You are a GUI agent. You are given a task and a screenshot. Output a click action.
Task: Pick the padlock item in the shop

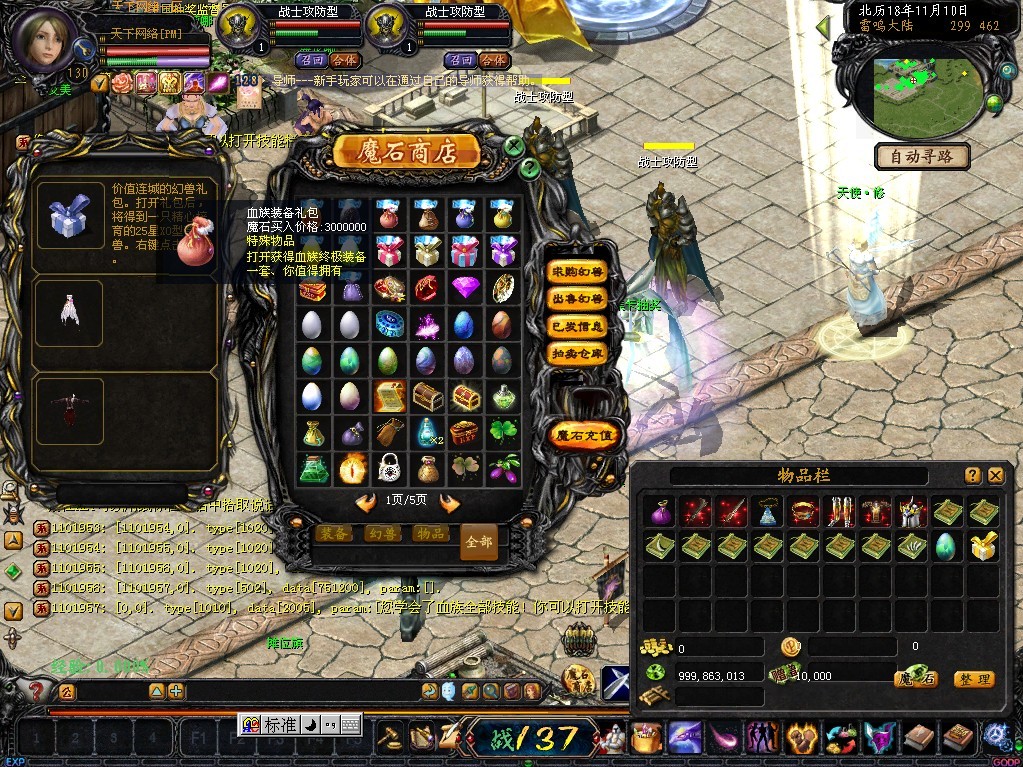[389, 467]
